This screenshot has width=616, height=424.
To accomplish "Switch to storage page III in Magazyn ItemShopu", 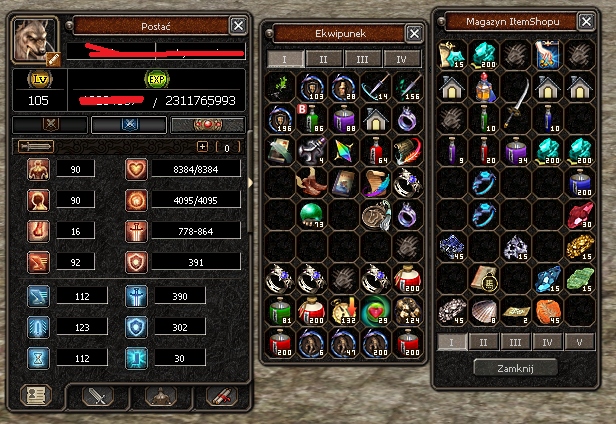I will 515,342.
